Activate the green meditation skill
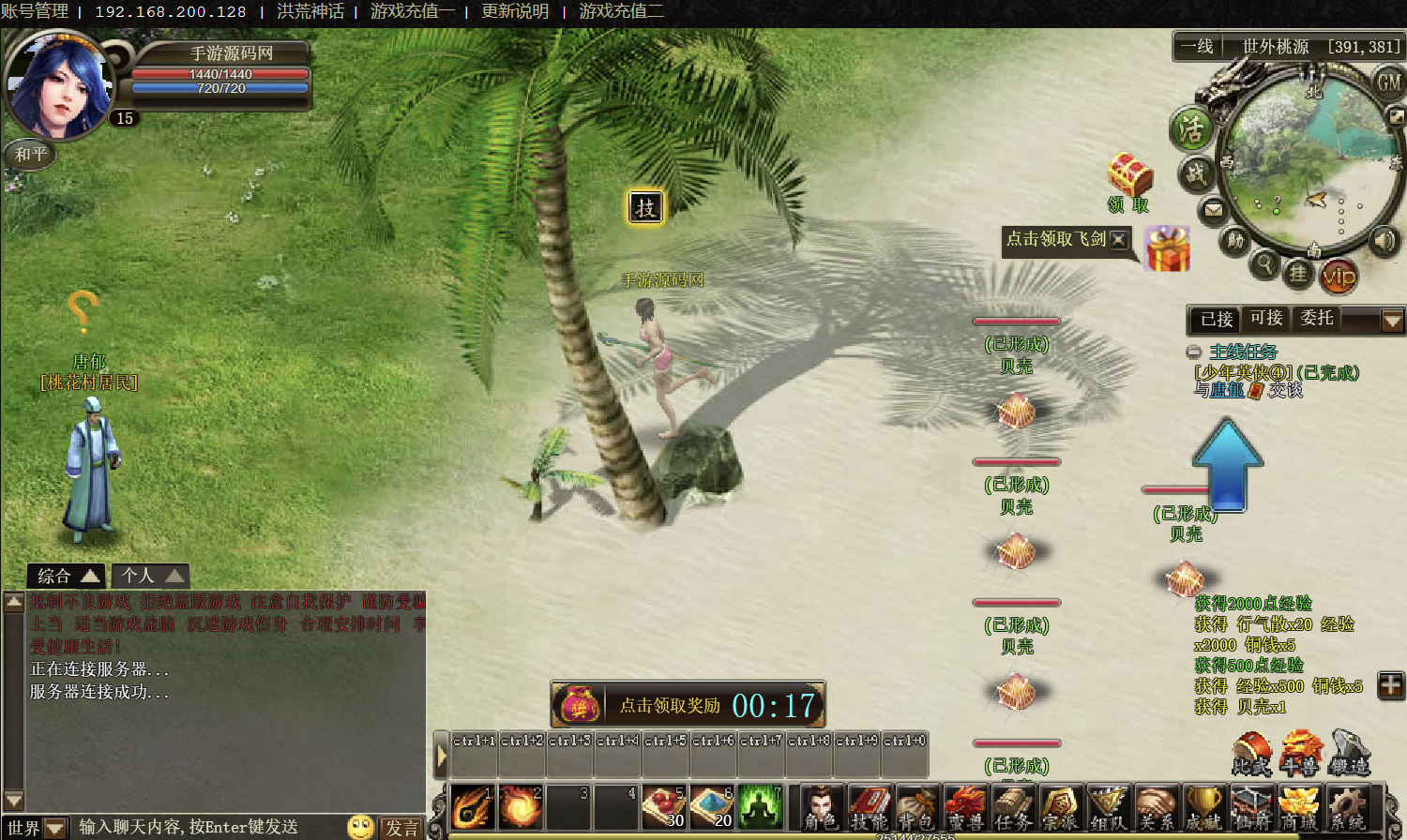This screenshot has height=840, width=1407. click(x=760, y=806)
